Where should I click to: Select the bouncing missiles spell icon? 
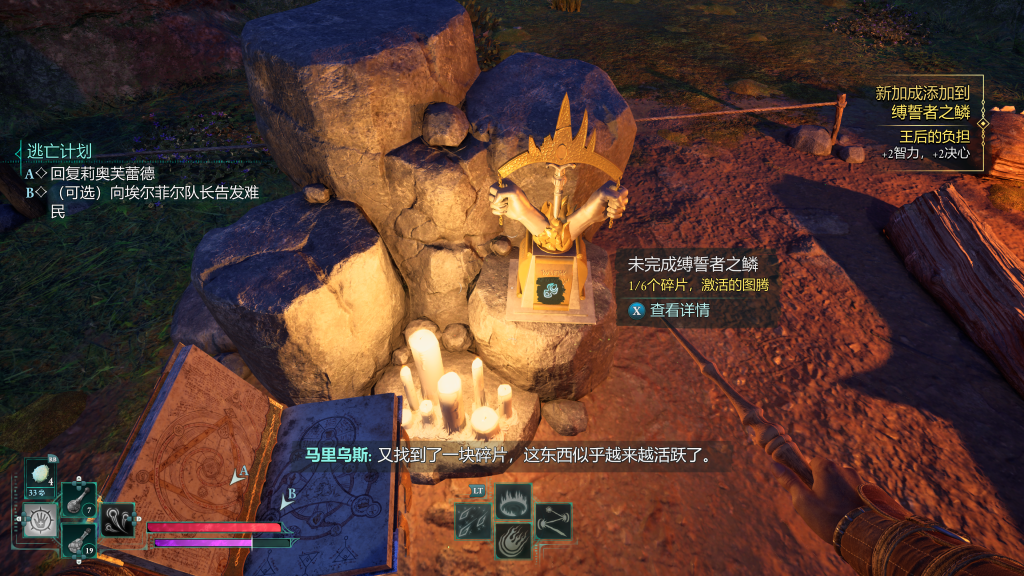point(553,521)
